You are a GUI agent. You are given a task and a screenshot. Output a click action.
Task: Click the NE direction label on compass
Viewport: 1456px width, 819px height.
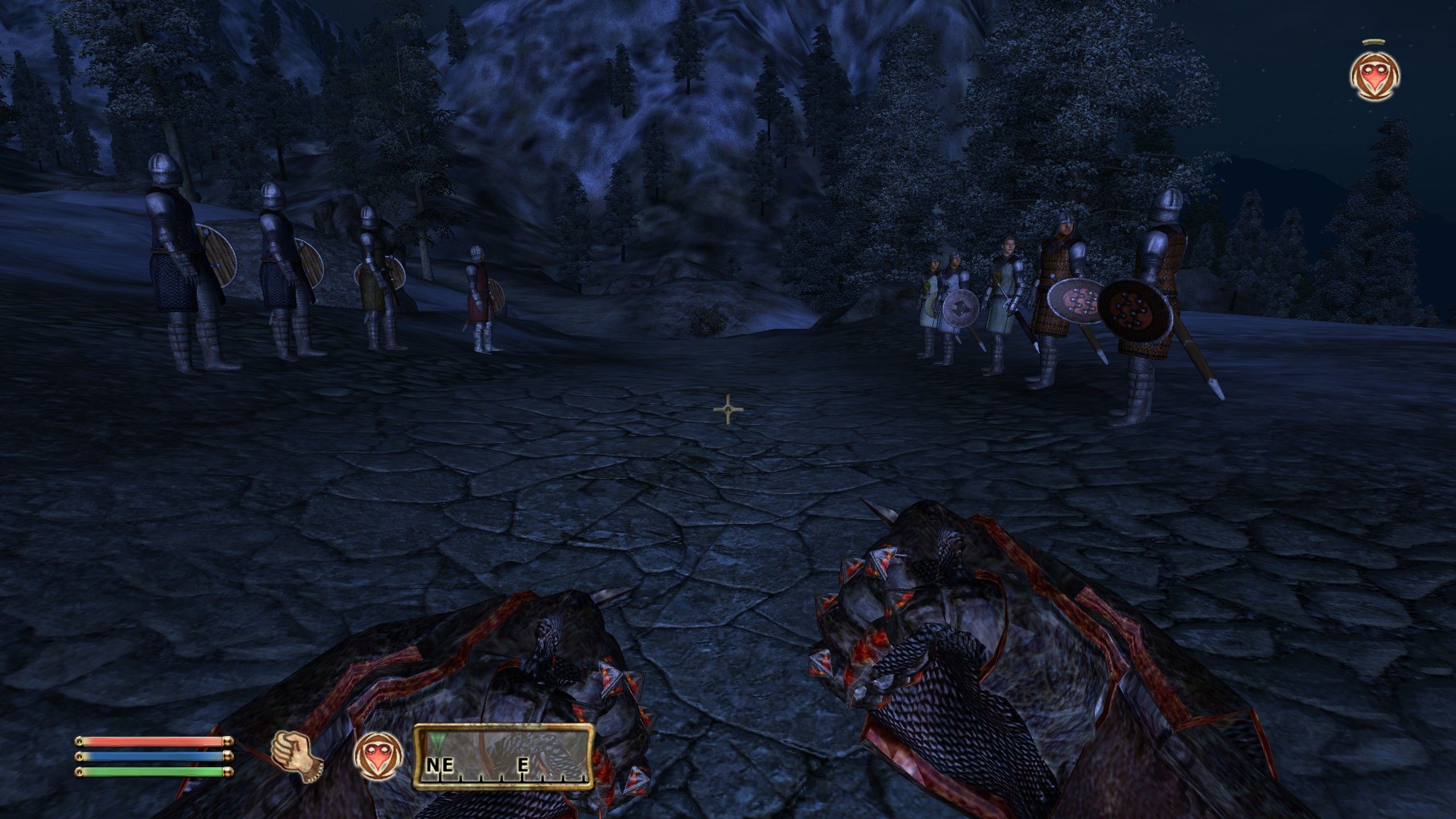pyautogui.click(x=441, y=765)
